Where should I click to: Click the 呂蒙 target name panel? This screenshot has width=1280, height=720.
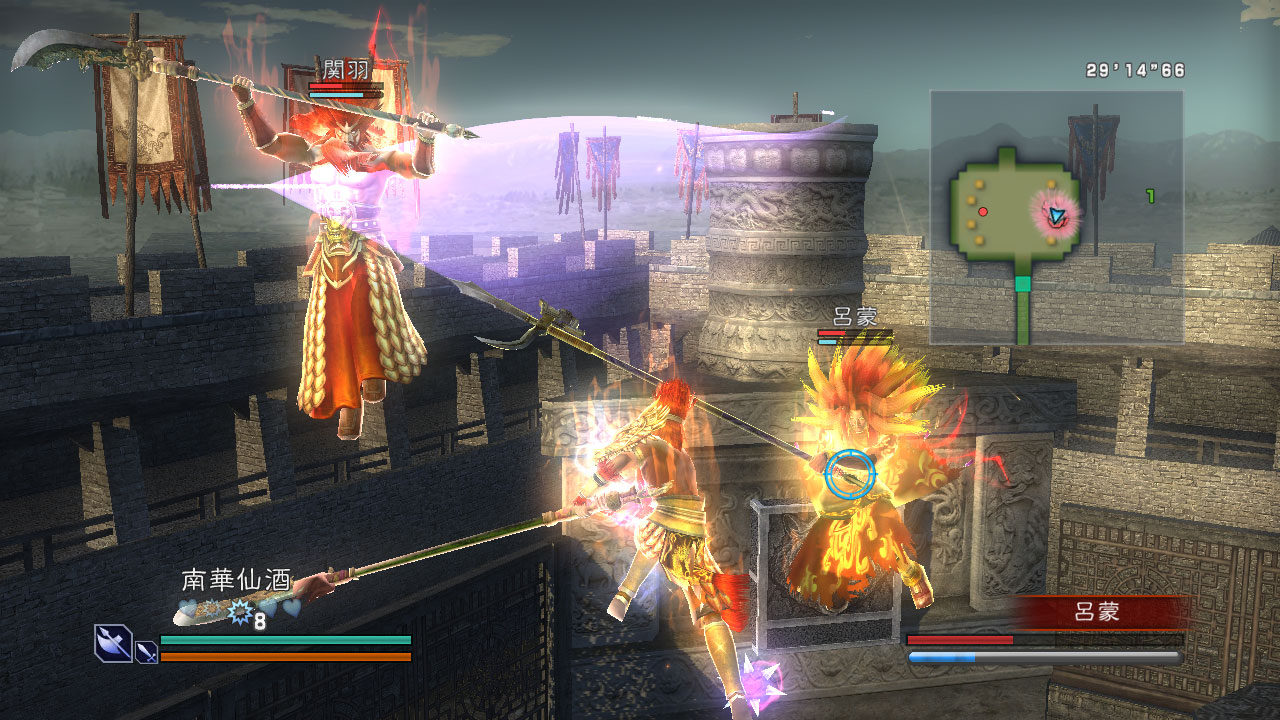pyautogui.click(x=1095, y=612)
